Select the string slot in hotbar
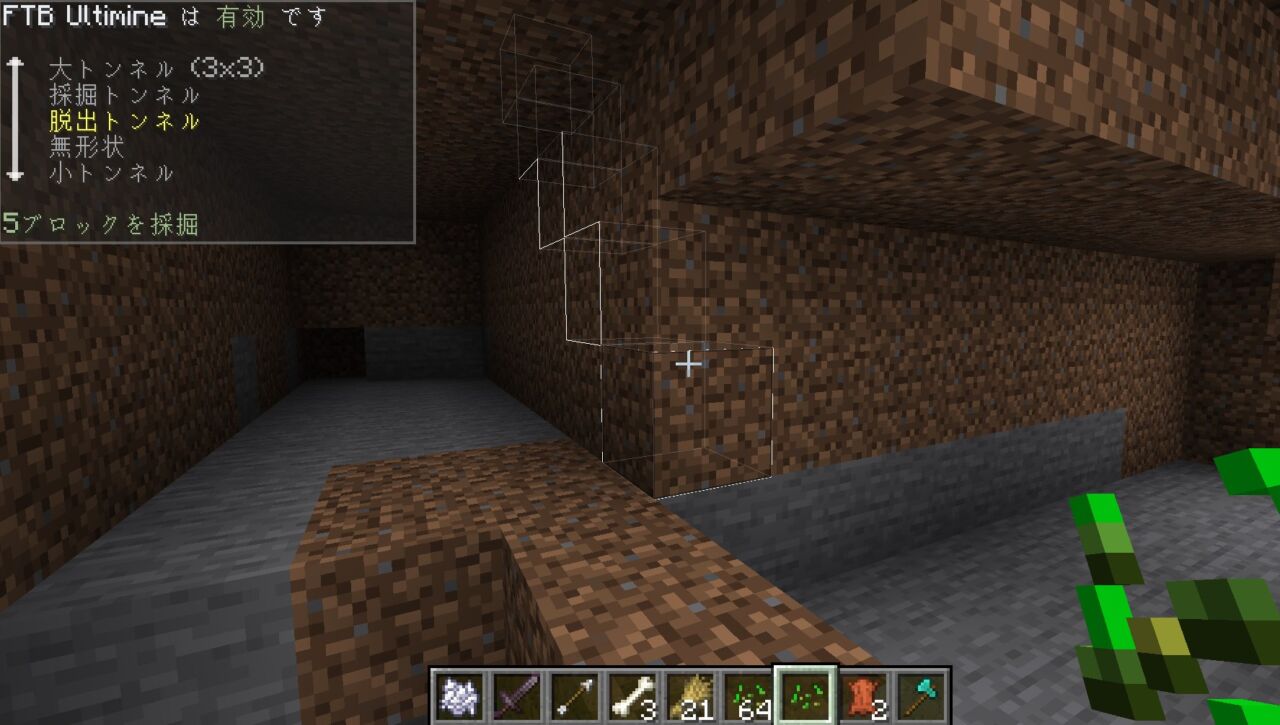Image resolution: width=1280 pixels, height=725 pixels. 459,694
